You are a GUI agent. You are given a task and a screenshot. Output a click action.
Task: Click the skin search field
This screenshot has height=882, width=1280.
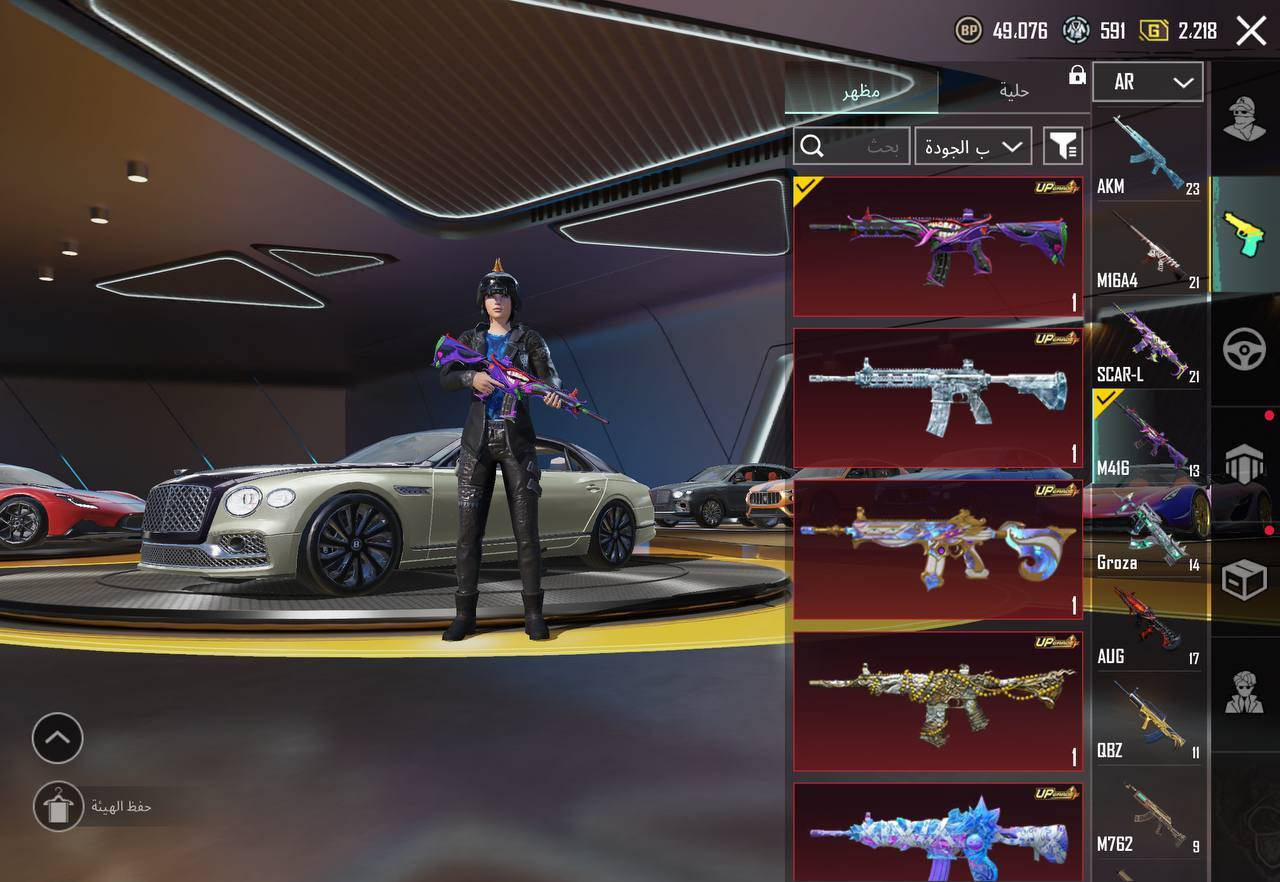pos(852,147)
